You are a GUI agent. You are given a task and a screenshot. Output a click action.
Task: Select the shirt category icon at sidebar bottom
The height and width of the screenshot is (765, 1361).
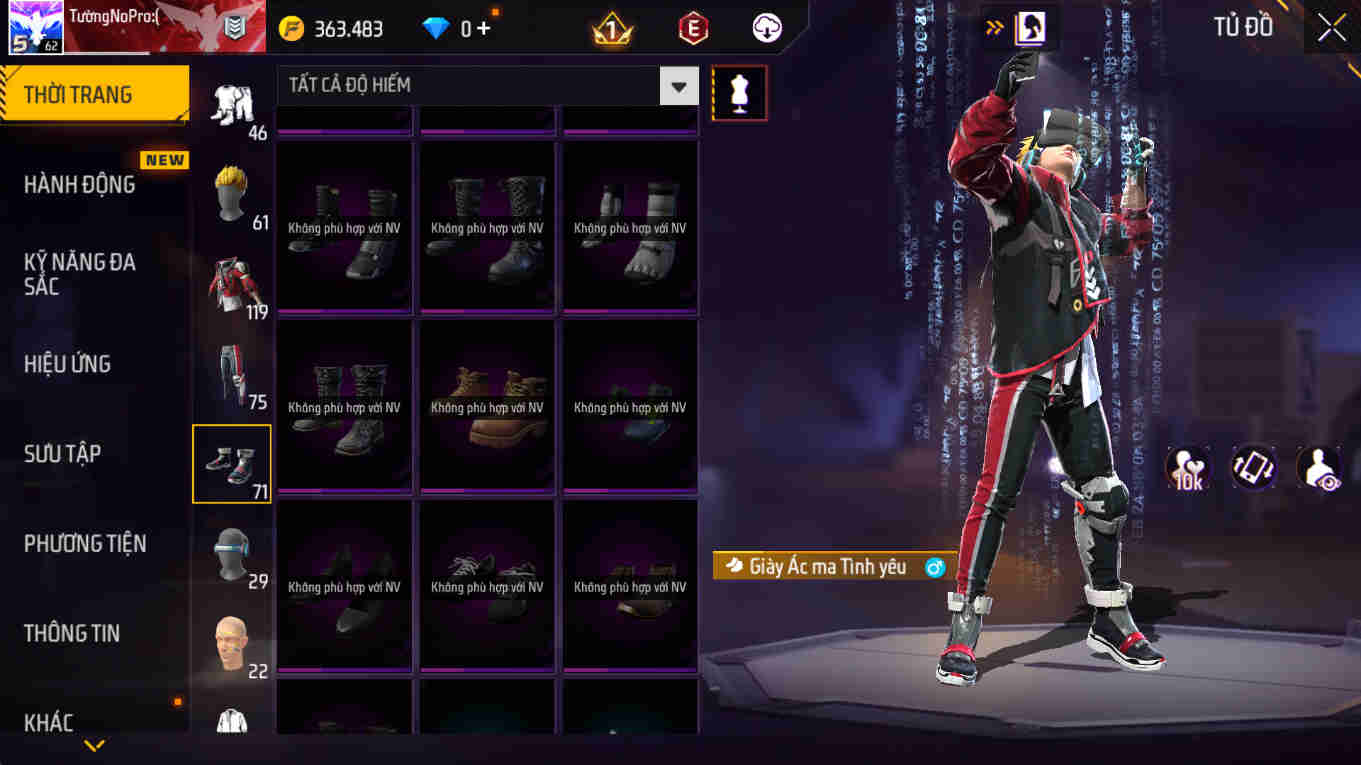231,722
